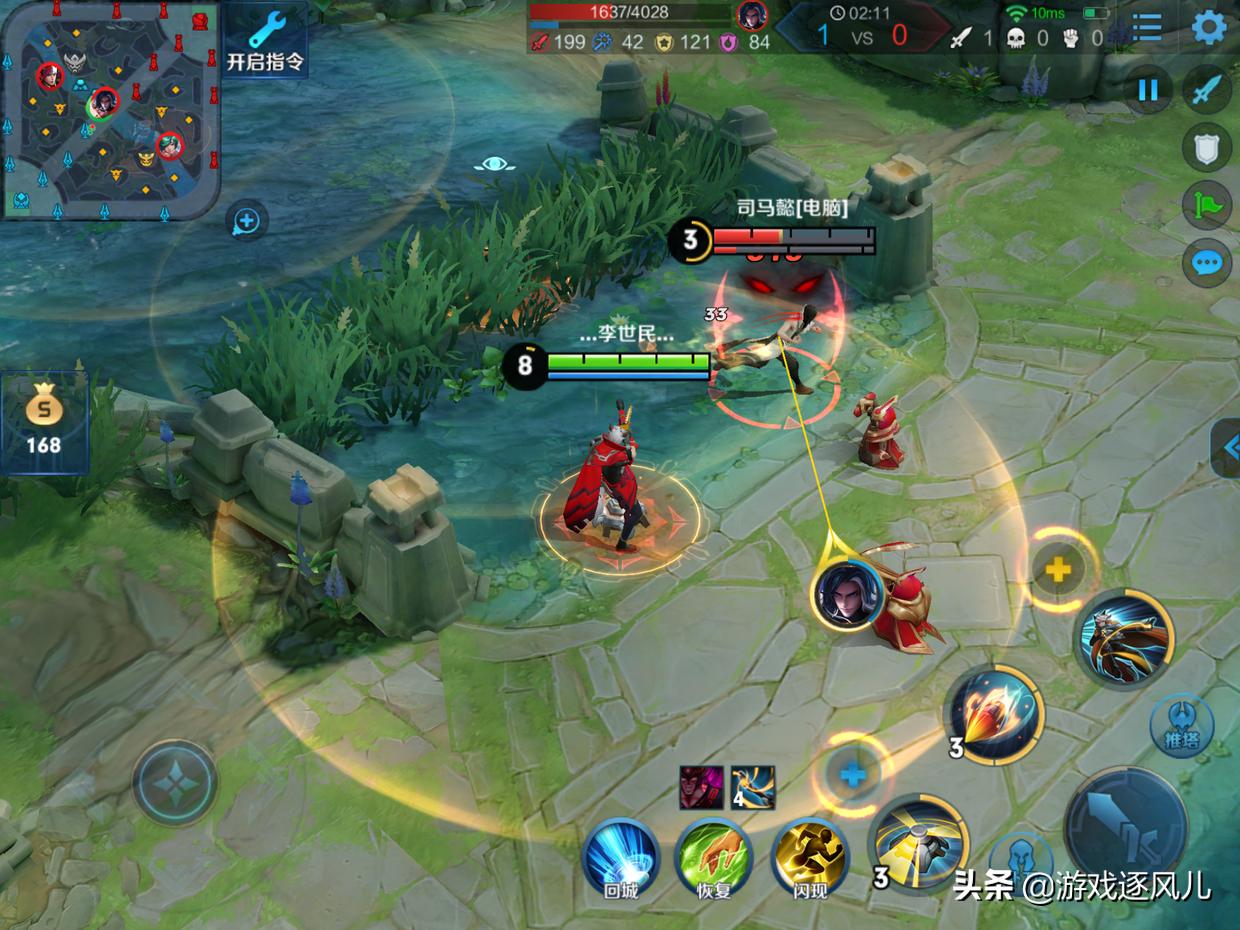Pause the match
Screen dimensions: 1240x930
[x=1147, y=91]
